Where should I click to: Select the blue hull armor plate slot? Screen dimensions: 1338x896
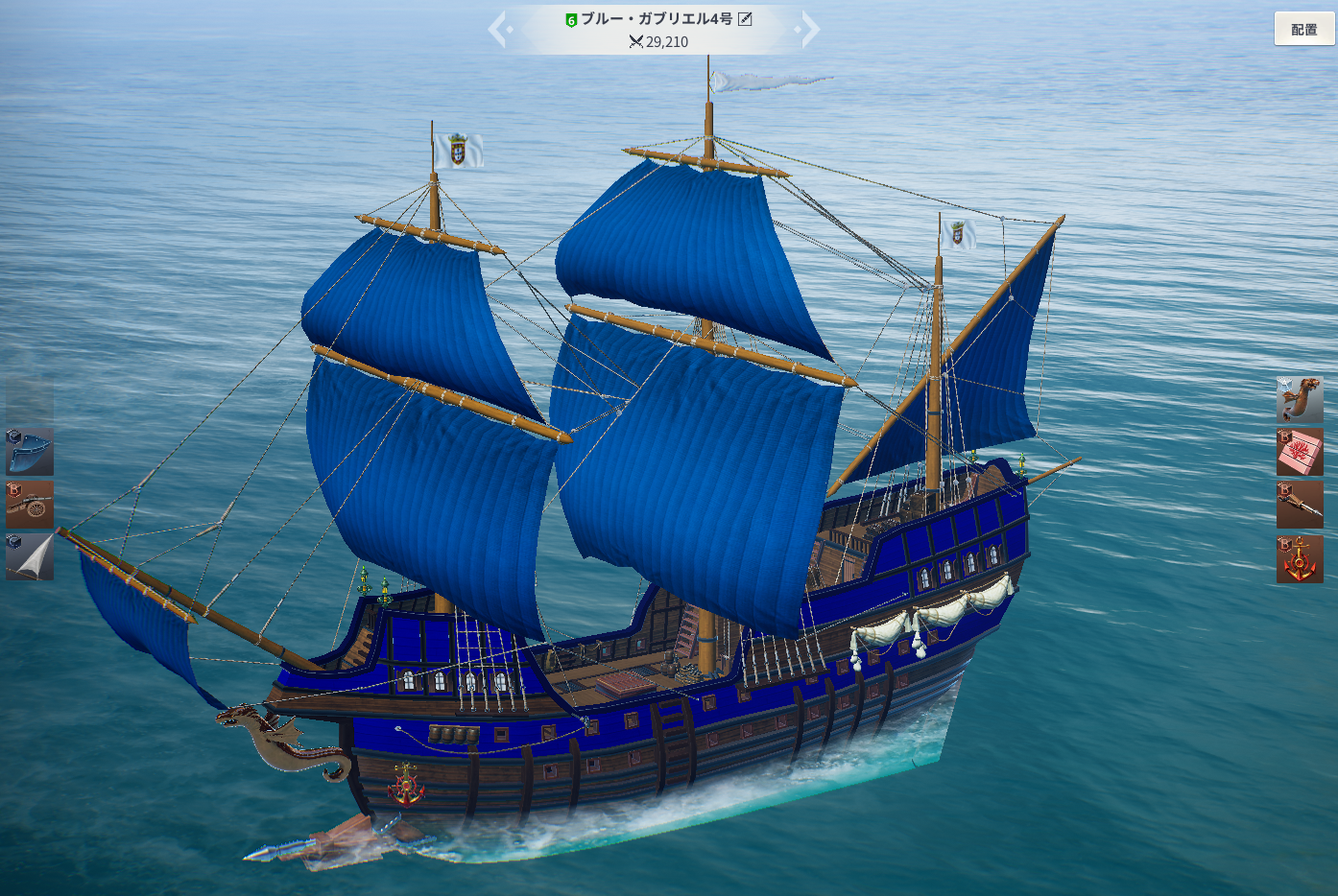(x=30, y=452)
